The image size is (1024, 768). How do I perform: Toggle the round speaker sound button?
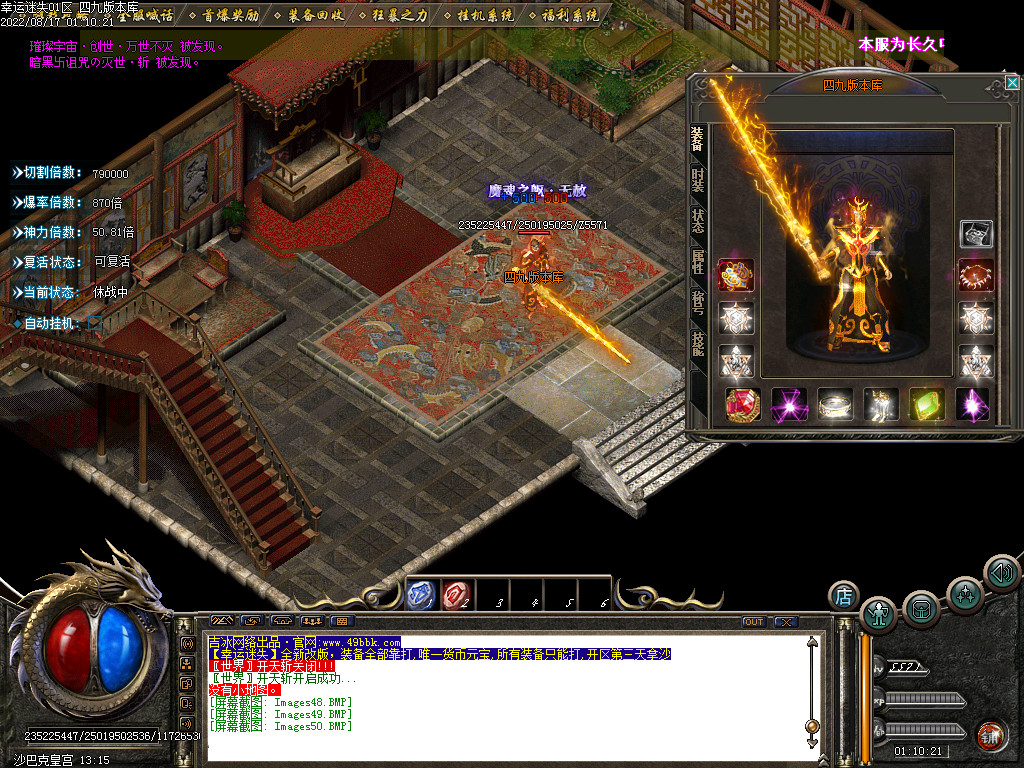click(1001, 572)
